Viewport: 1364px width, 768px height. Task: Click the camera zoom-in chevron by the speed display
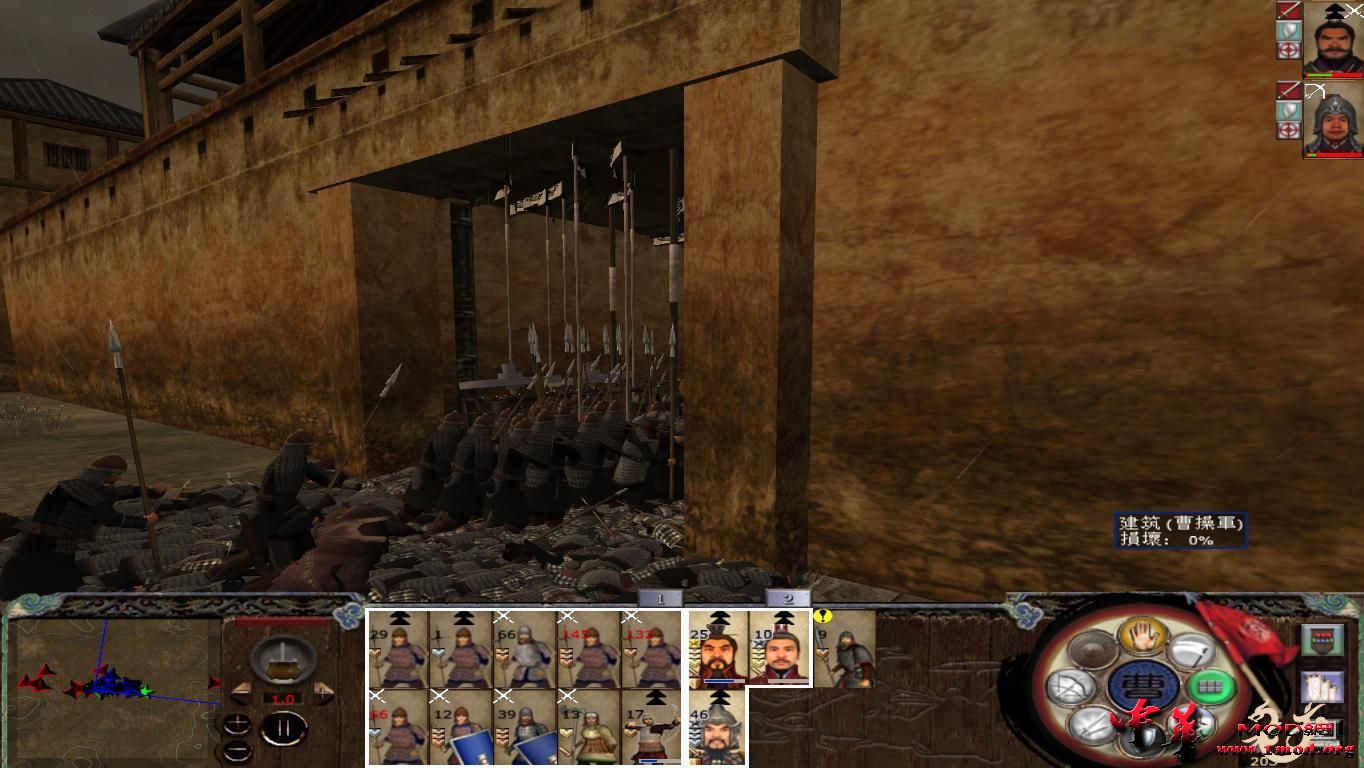[323, 694]
